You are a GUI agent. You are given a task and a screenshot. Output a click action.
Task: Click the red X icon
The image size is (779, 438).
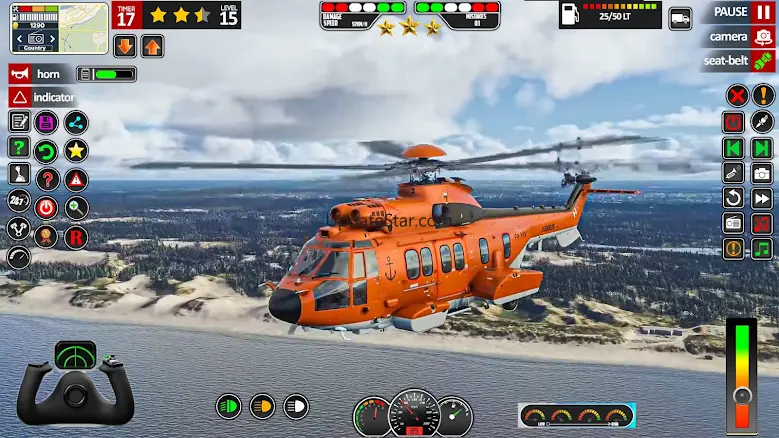pyautogui.click(x=737, y=96)
